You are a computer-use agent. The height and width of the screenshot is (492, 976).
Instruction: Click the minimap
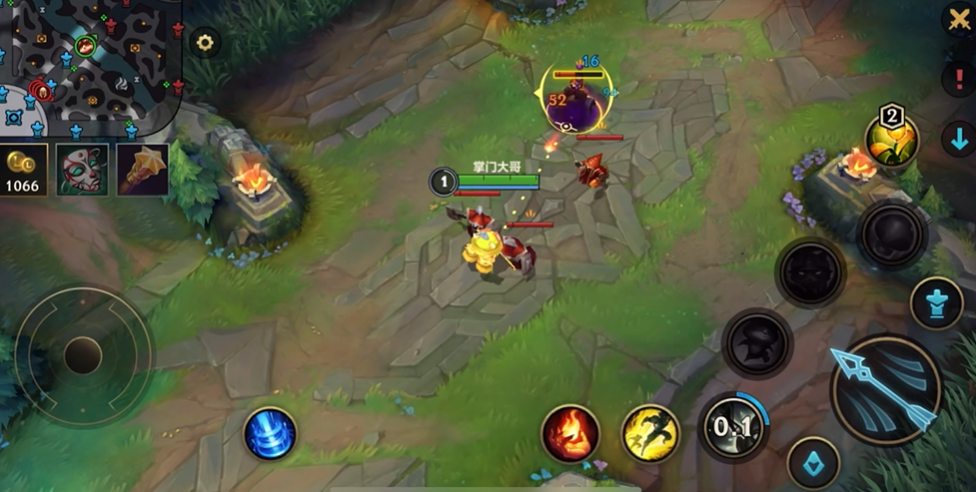coord(88,66)
